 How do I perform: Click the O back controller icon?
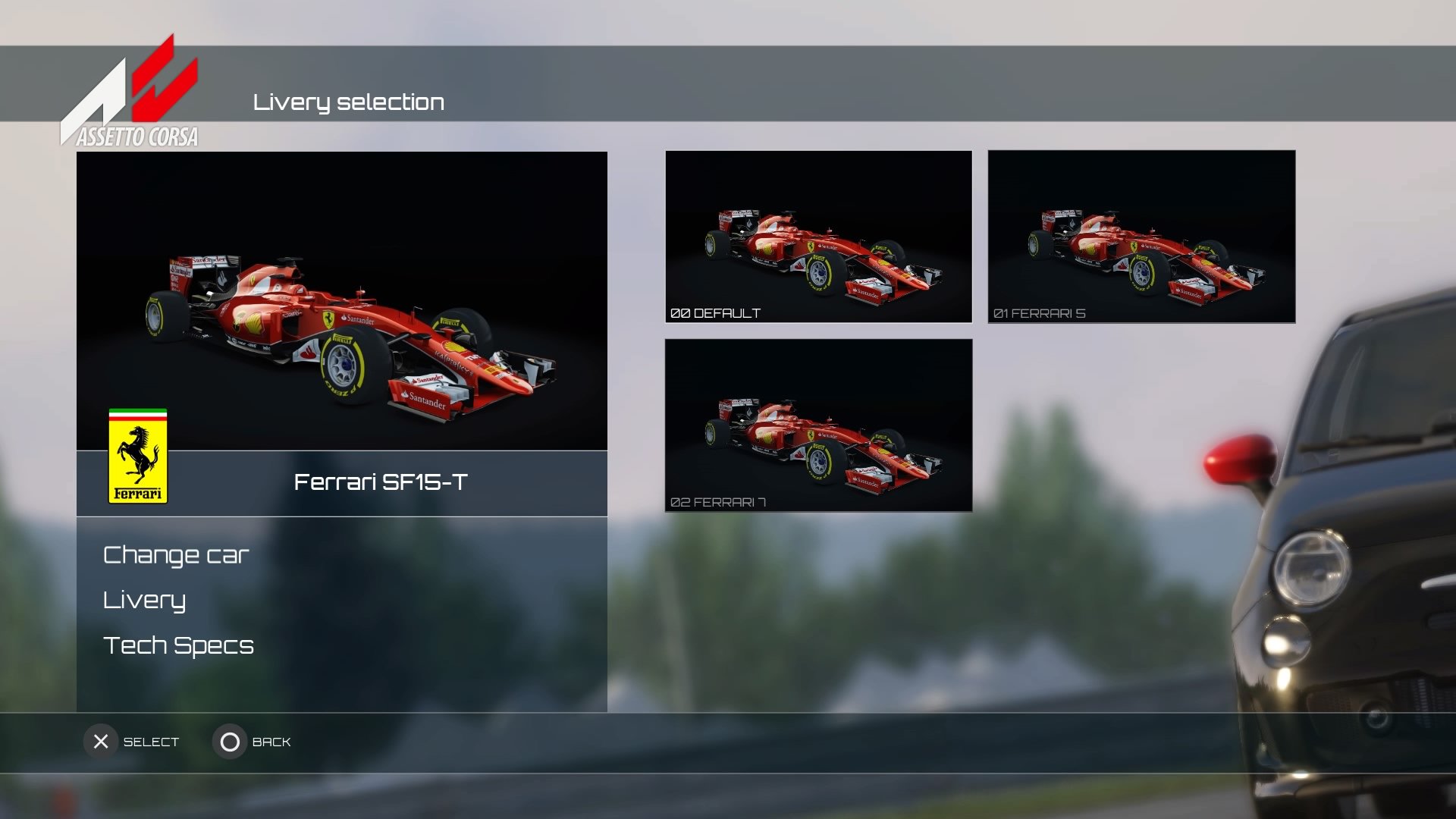230,742
